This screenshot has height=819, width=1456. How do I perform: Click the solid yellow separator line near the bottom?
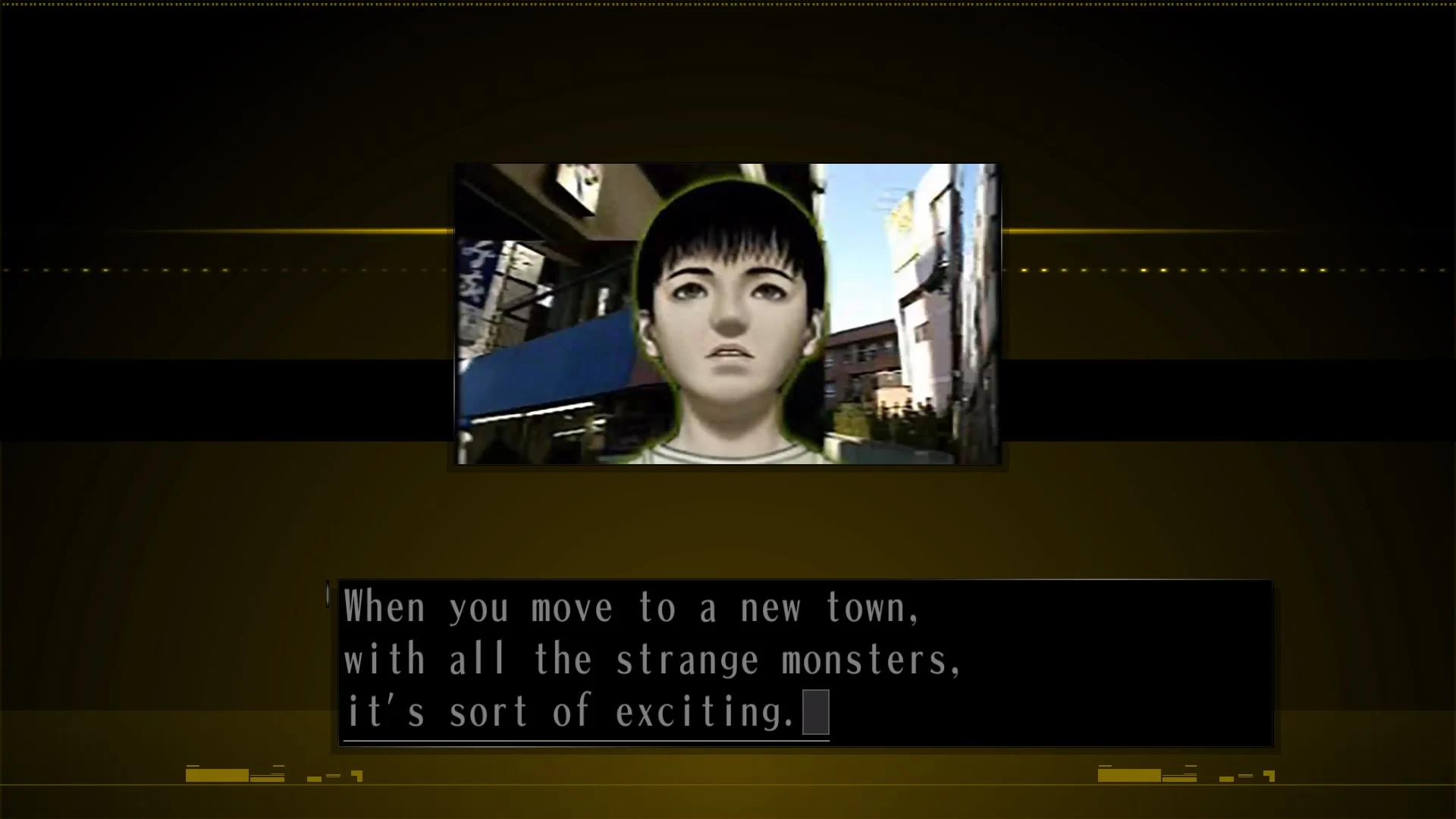(728, 785)
